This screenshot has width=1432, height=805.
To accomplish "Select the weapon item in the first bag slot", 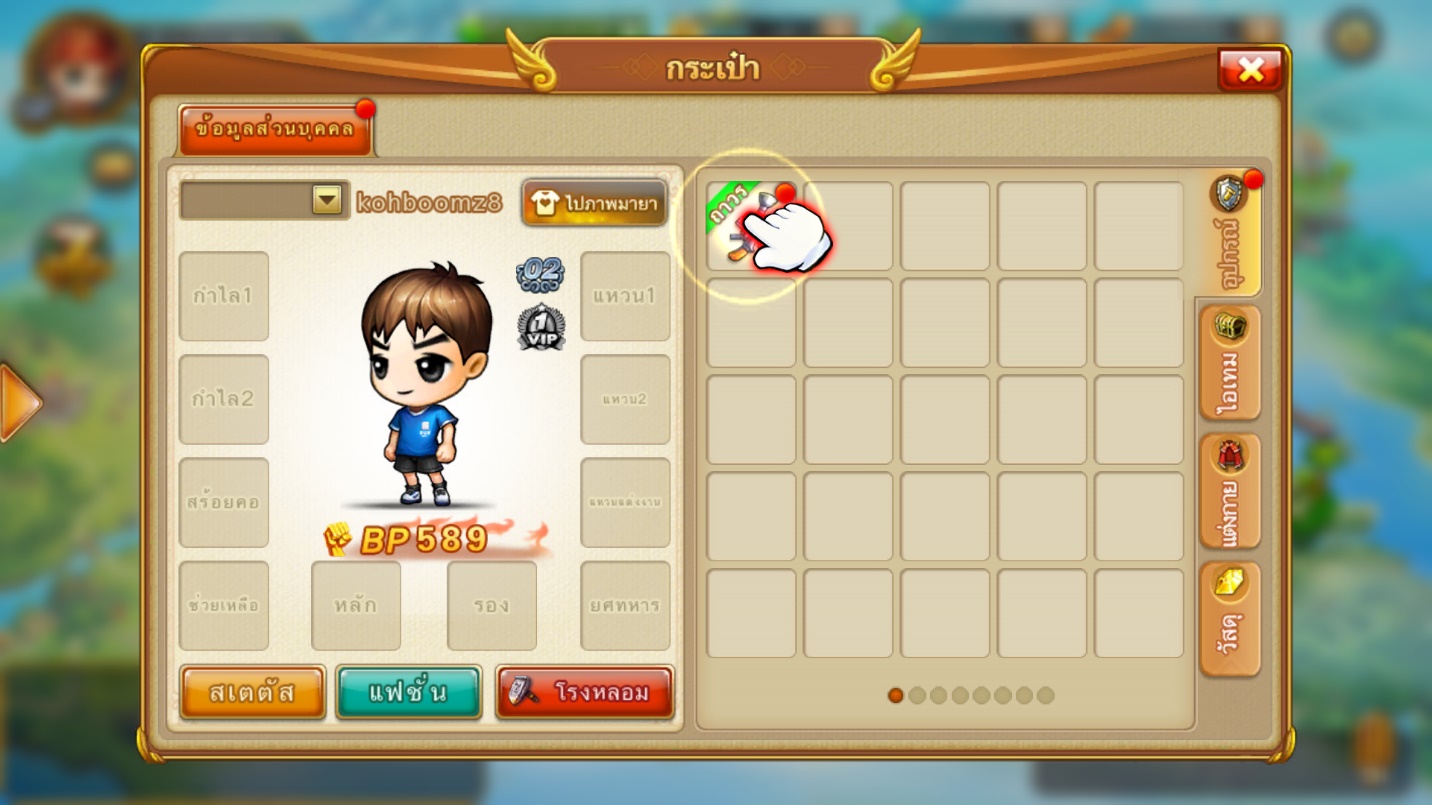I will click(751, 226).
